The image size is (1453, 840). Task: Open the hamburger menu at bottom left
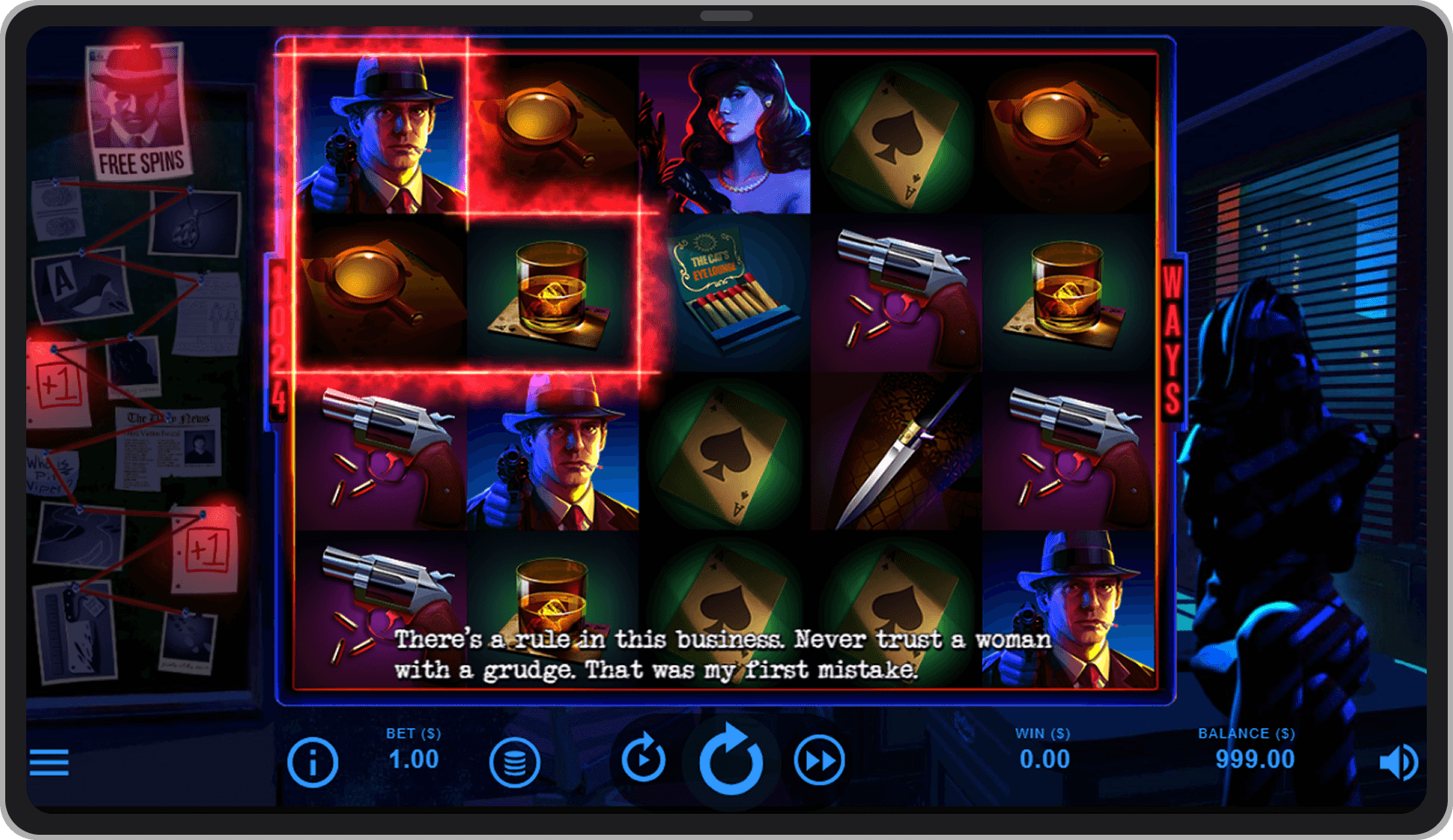(49, 762)
